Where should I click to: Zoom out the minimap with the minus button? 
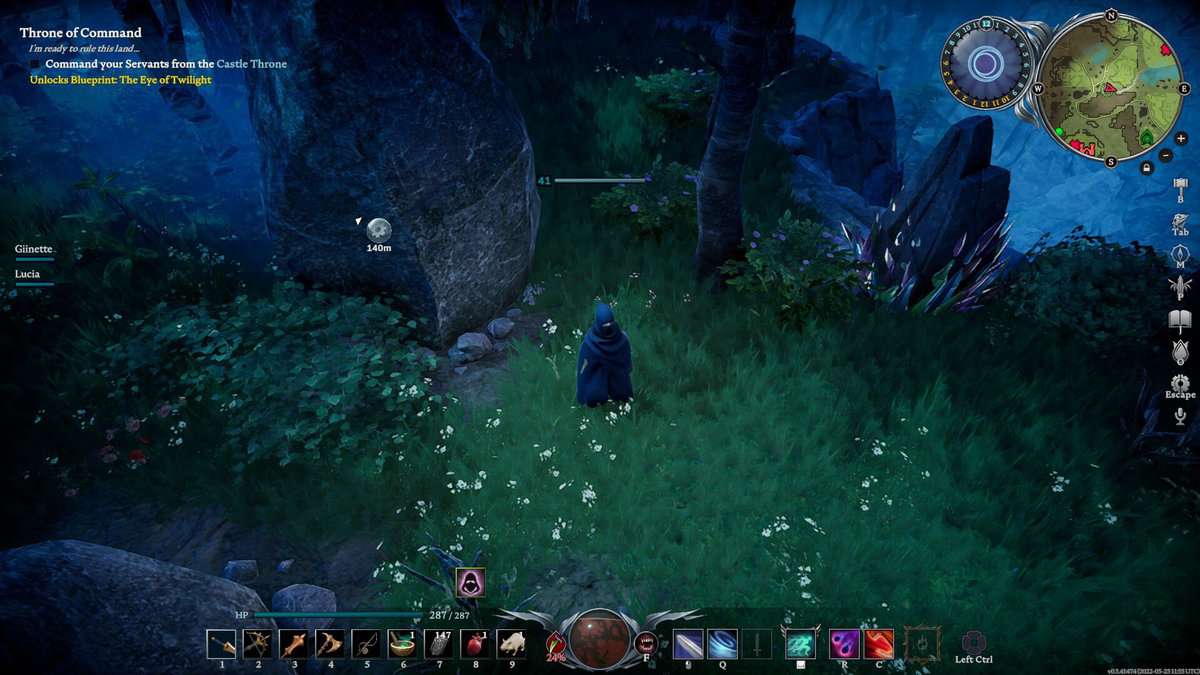pos(1166,155)
